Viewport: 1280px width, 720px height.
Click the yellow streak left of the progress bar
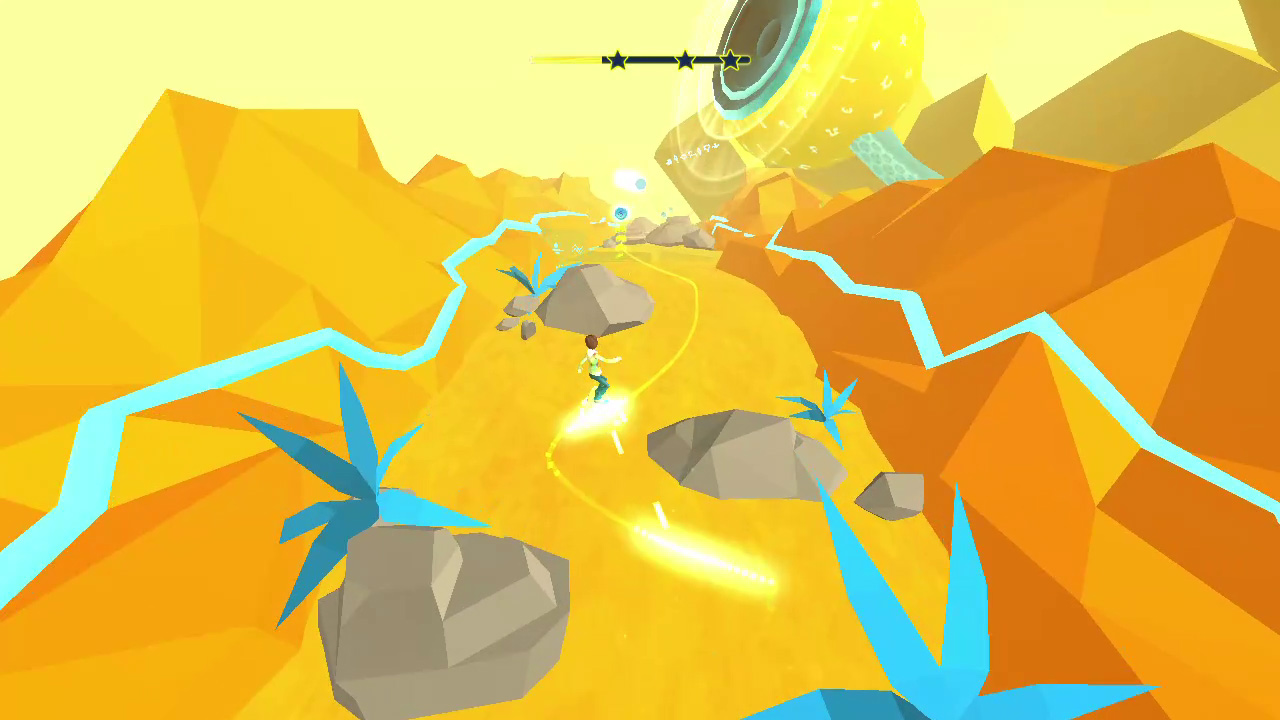pyautogui.click(x=560, y=59)
